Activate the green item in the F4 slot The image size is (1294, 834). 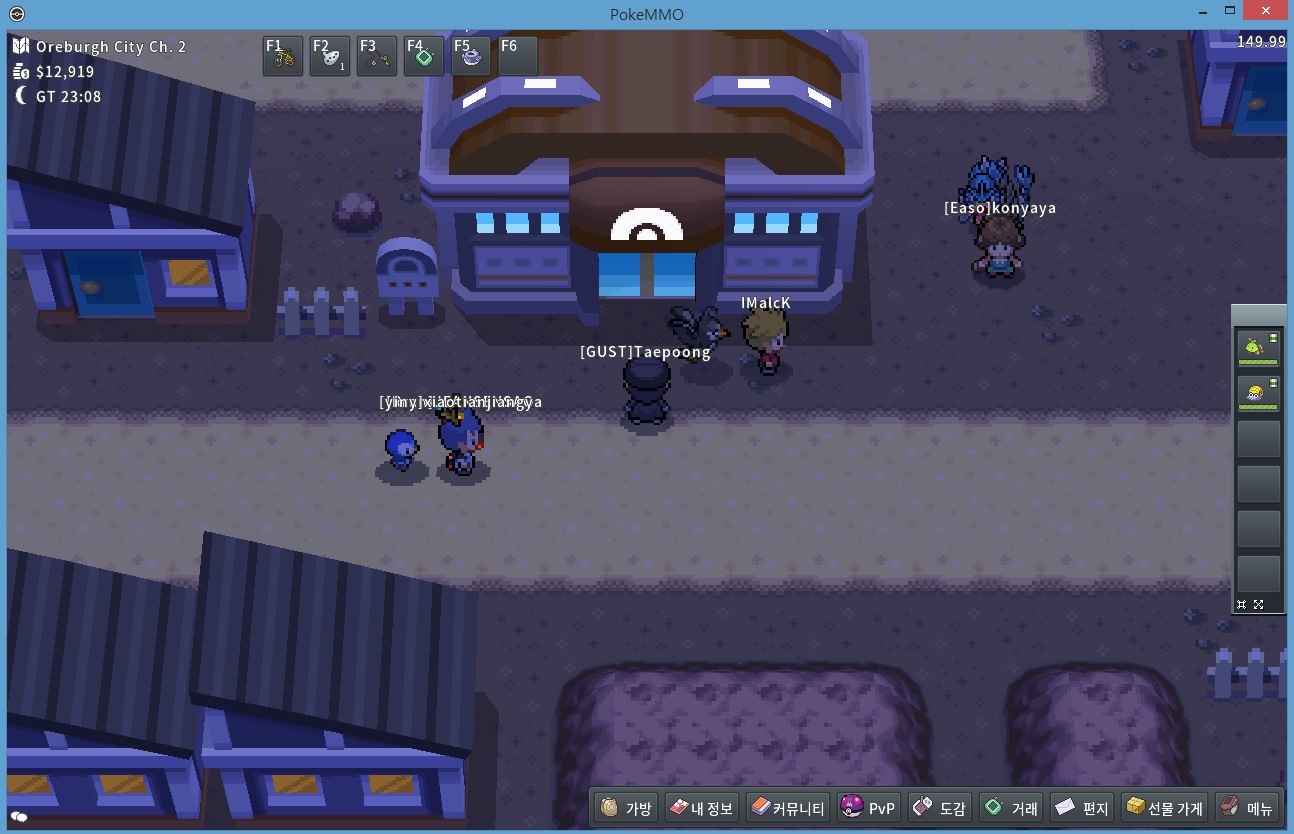pyautogui.click(x=424, y=57)
